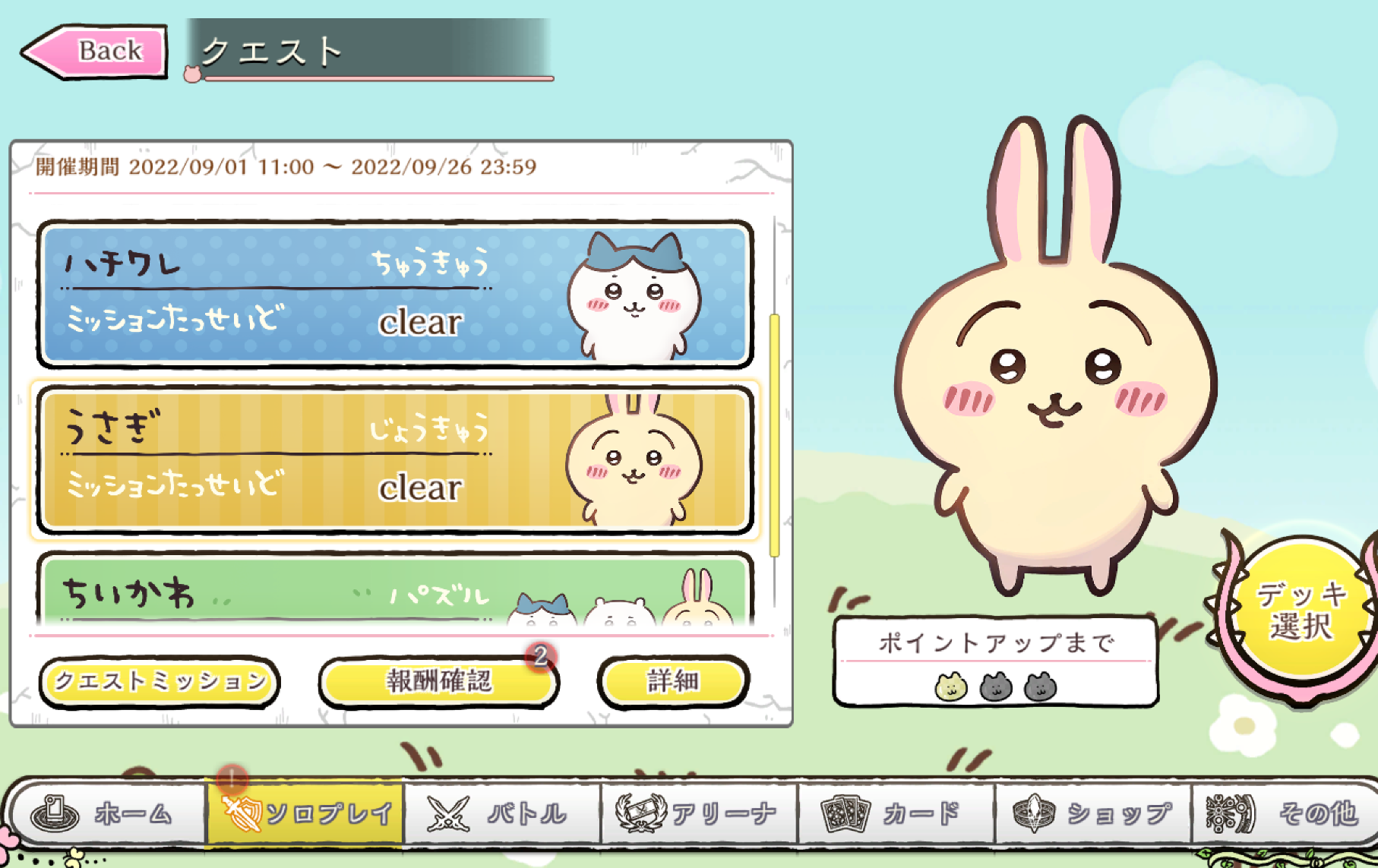This screenshot has height=868, width=1378.
Task: Open デッキ選択 deck selection
Action: [x=1301, y=612]
